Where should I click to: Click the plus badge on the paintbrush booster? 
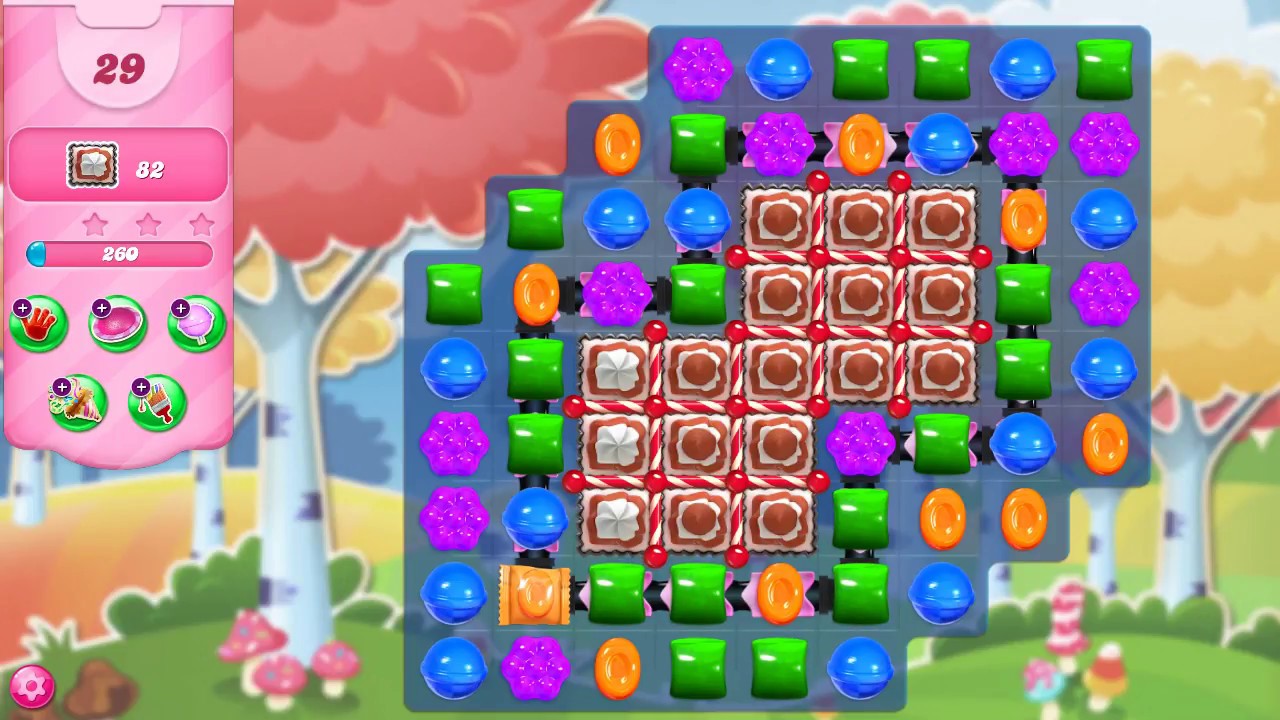[140, 385]
